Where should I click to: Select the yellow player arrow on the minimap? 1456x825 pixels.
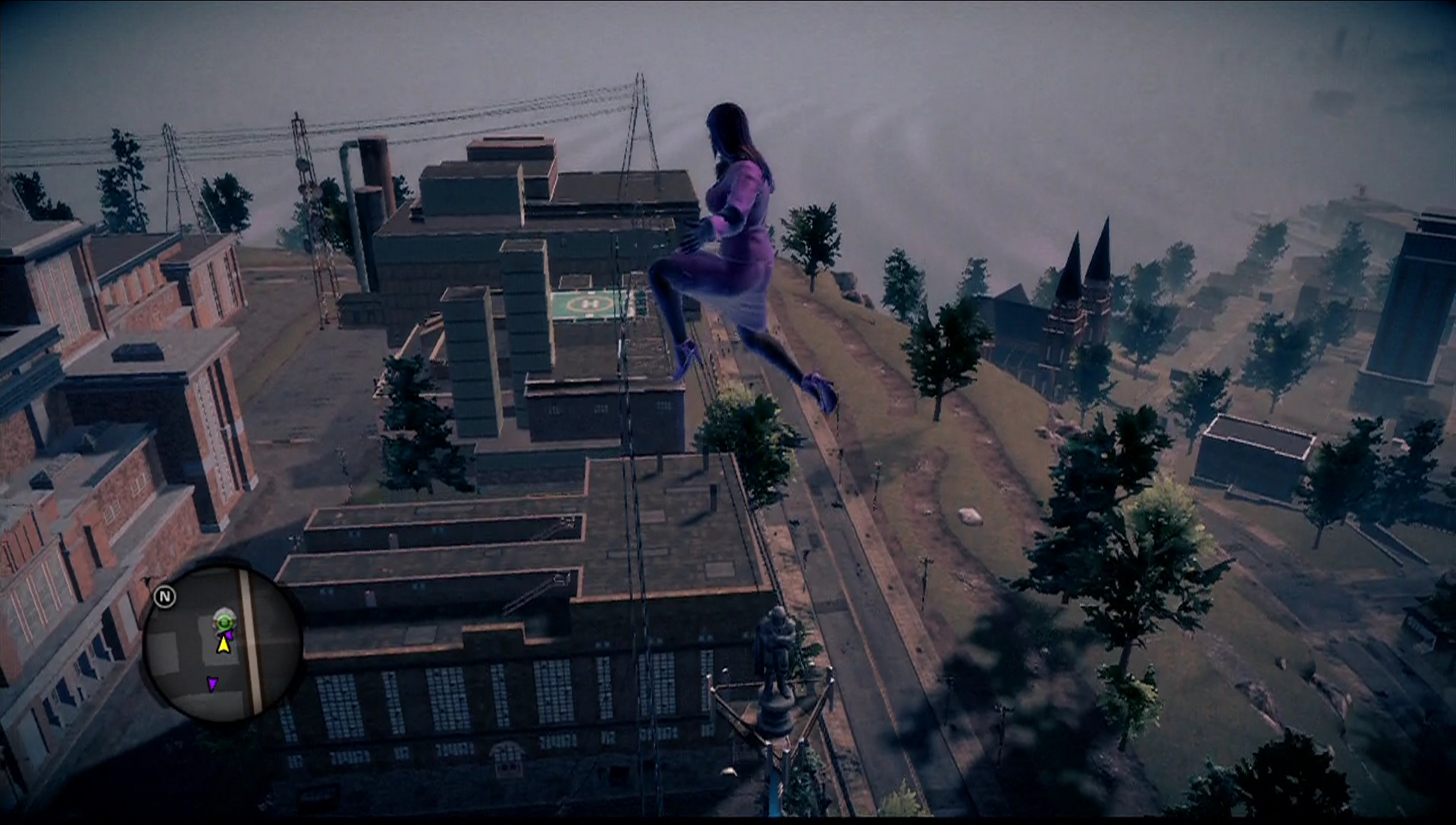tap(222, 645)
